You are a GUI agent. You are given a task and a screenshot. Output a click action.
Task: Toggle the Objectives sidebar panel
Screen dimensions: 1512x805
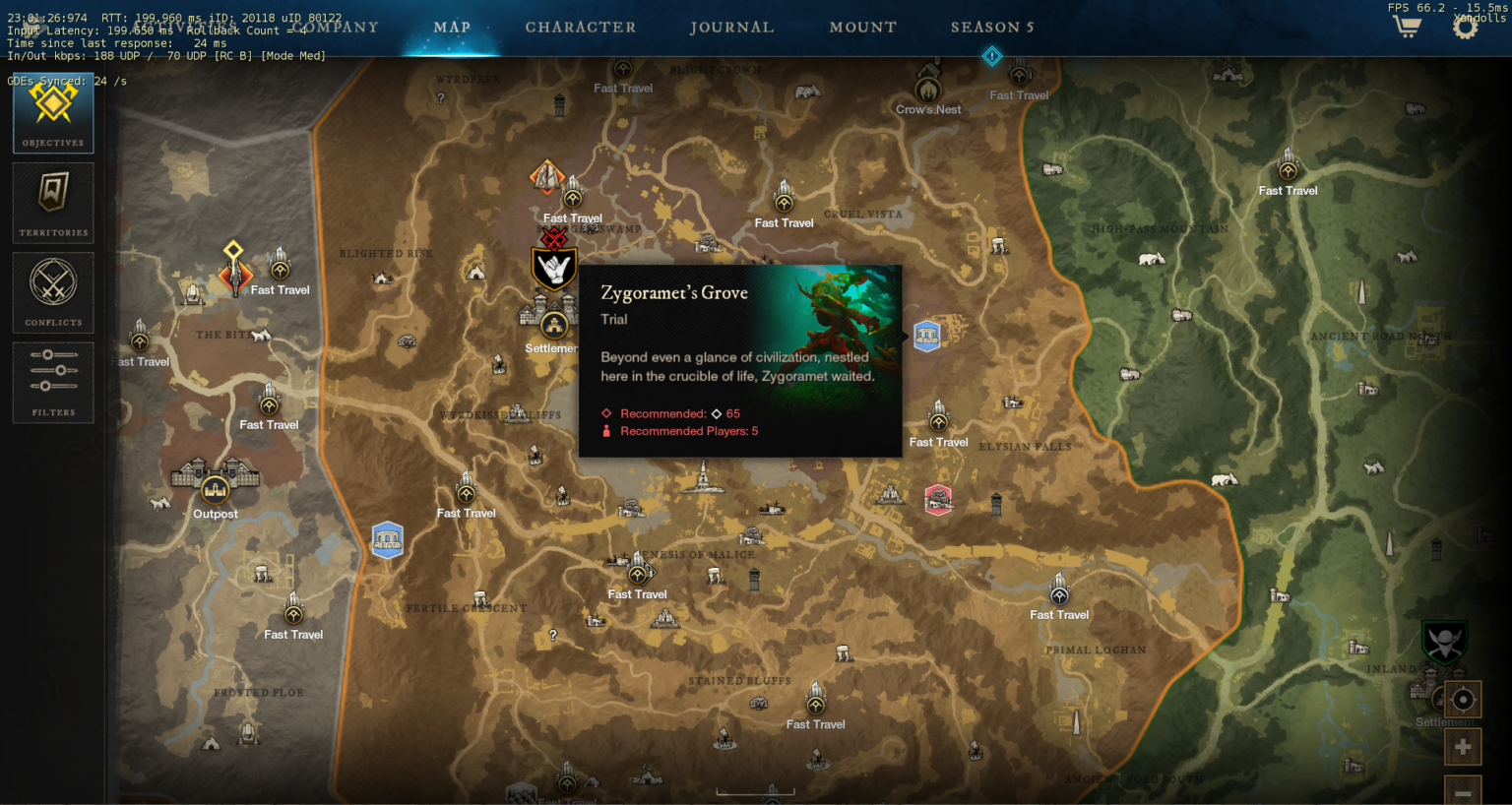point(52,111)
